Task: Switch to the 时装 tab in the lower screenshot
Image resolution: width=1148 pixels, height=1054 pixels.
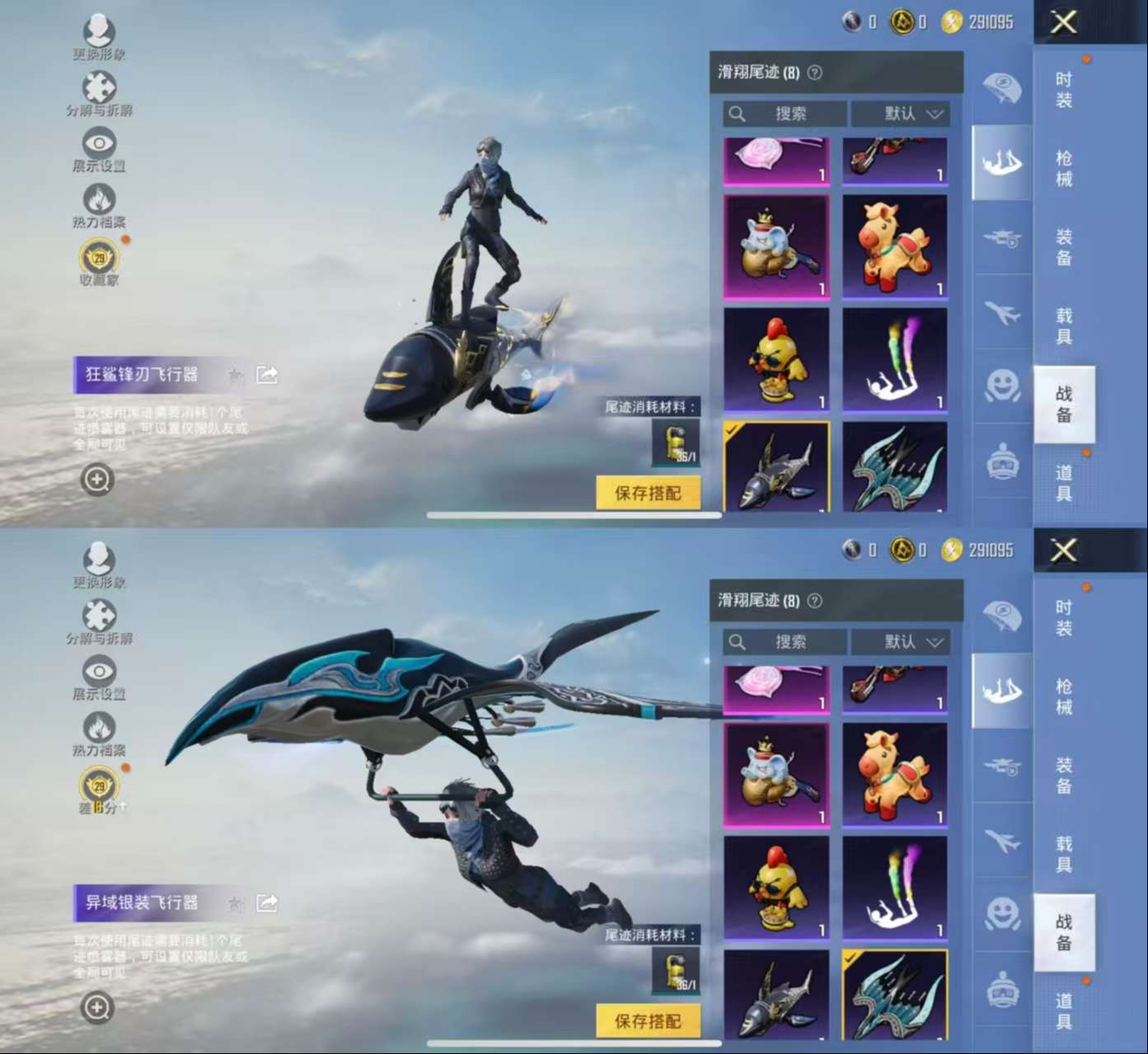Action: [1064, 618]
